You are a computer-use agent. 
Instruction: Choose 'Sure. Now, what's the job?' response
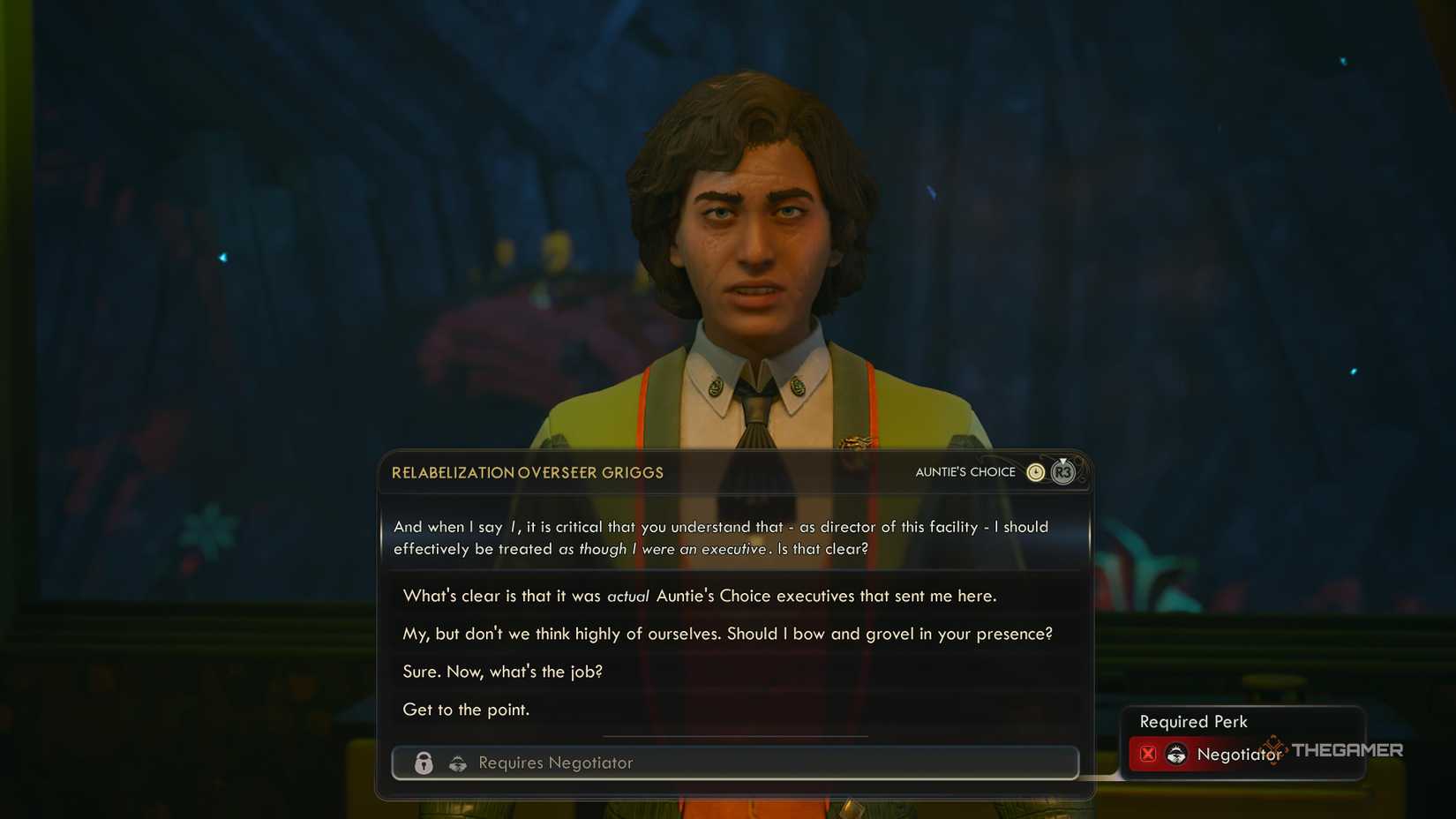pos(502,672)
